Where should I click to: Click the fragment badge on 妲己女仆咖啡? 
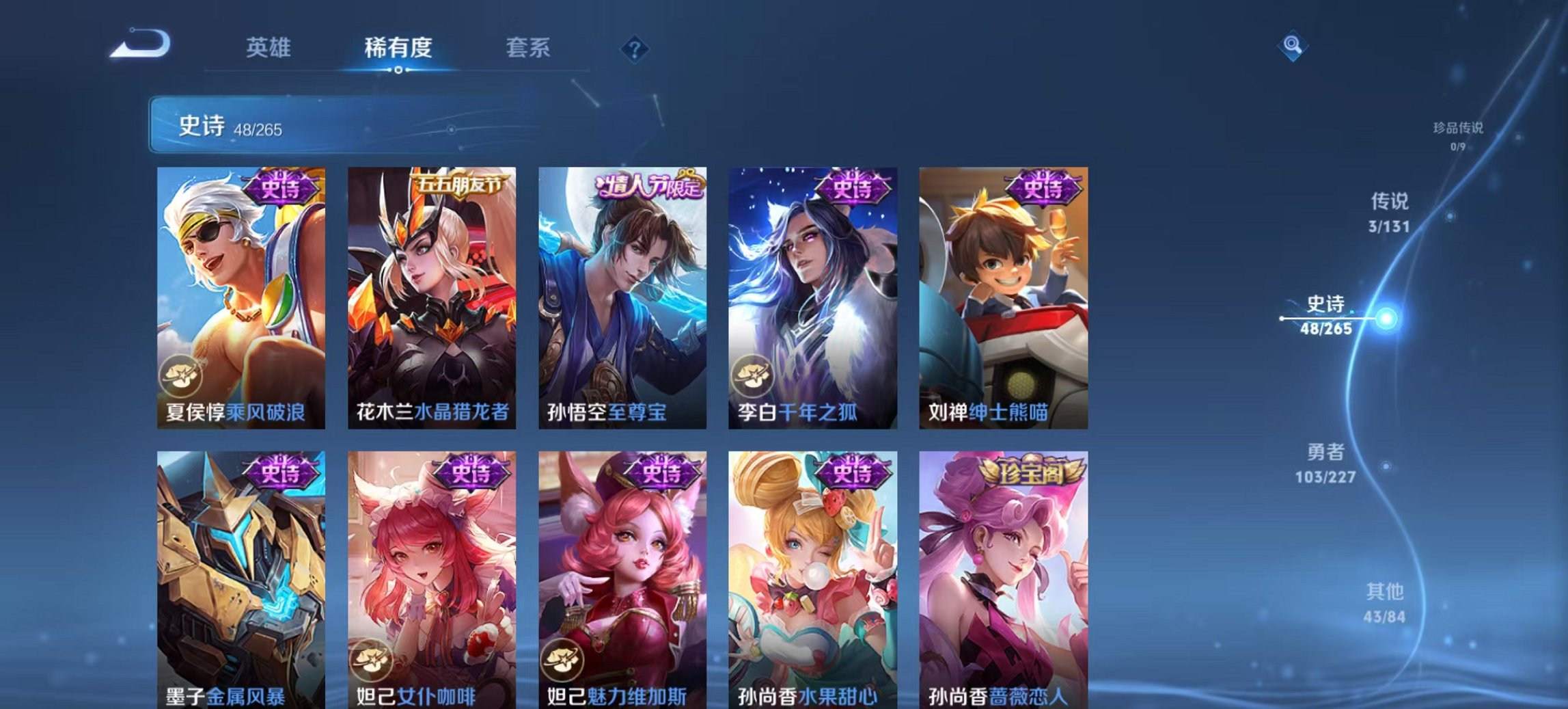point(372,658)
